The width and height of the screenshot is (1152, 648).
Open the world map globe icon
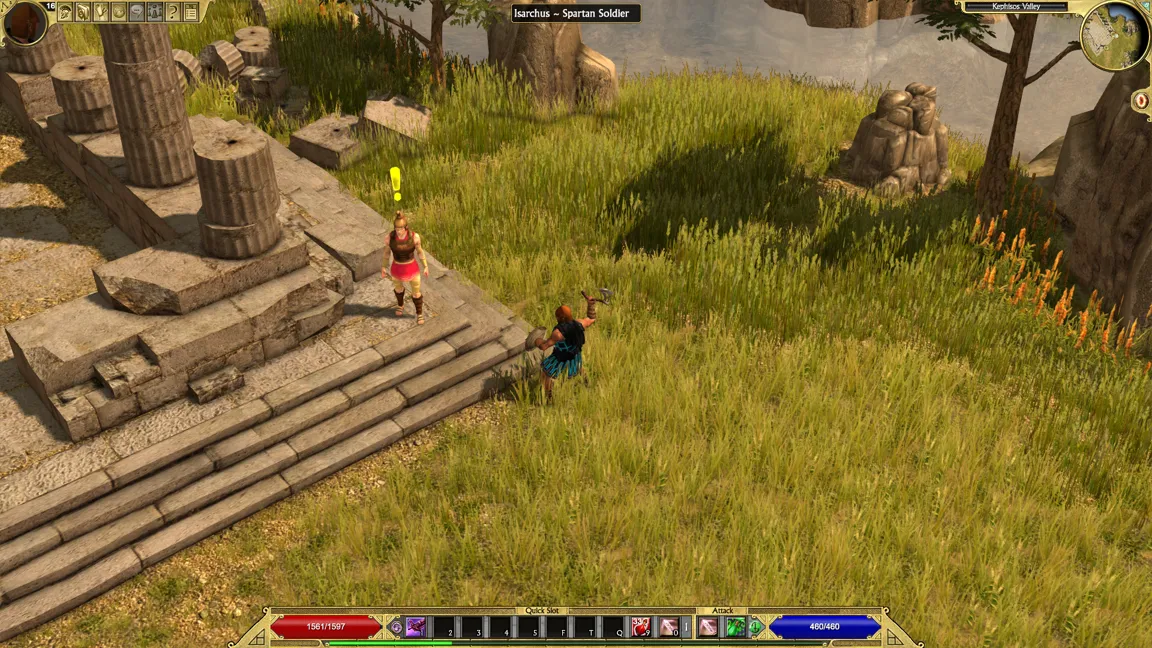tap(119, 12)
